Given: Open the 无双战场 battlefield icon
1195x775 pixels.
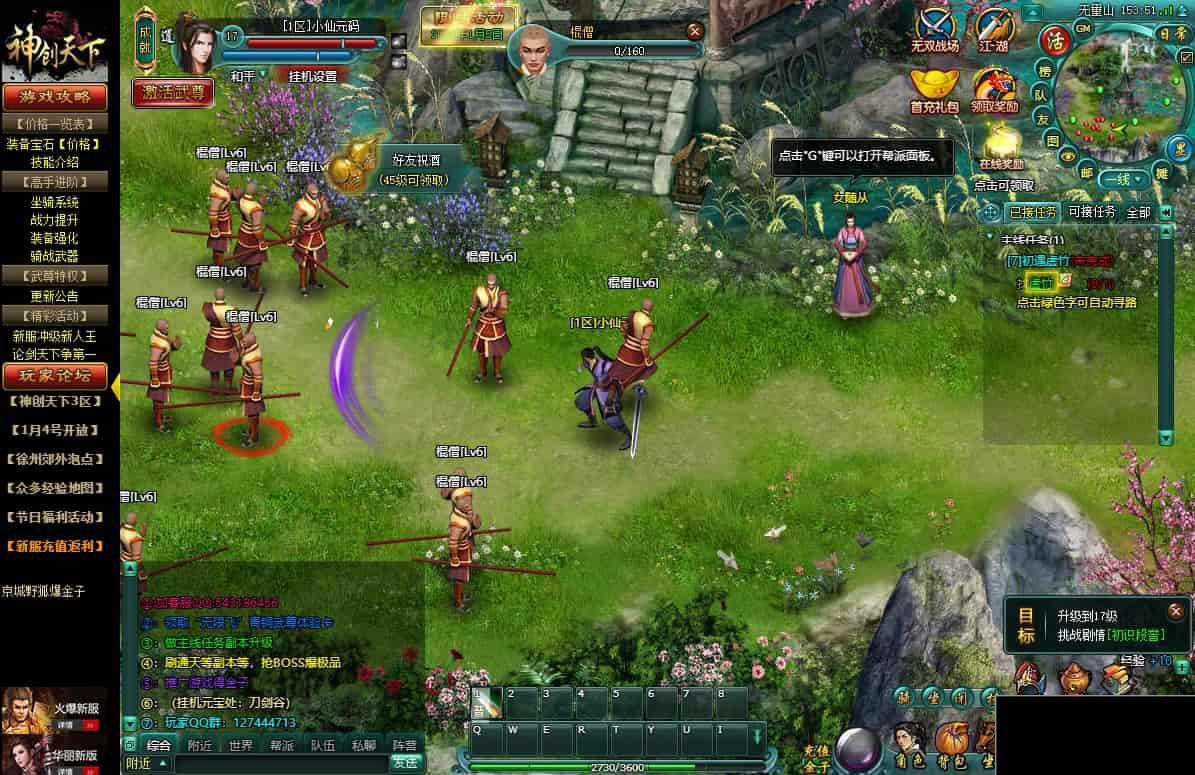Looking at the screenshot, I should 935,30.
